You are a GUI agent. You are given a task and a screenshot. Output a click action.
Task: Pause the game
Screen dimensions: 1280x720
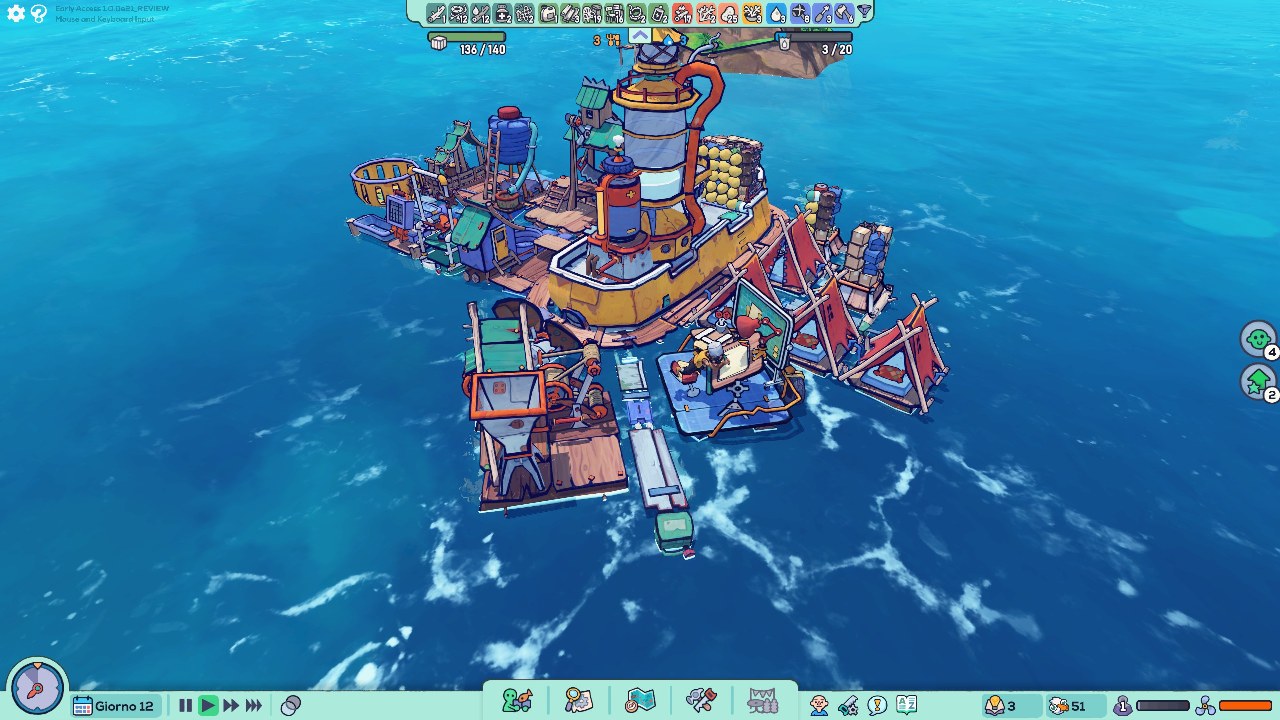(185, 706)
